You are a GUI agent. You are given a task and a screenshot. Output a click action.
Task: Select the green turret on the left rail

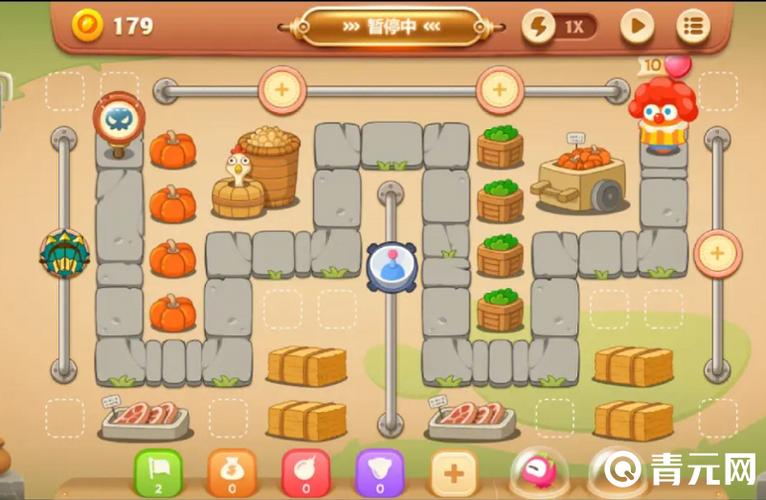click(64, 253)
